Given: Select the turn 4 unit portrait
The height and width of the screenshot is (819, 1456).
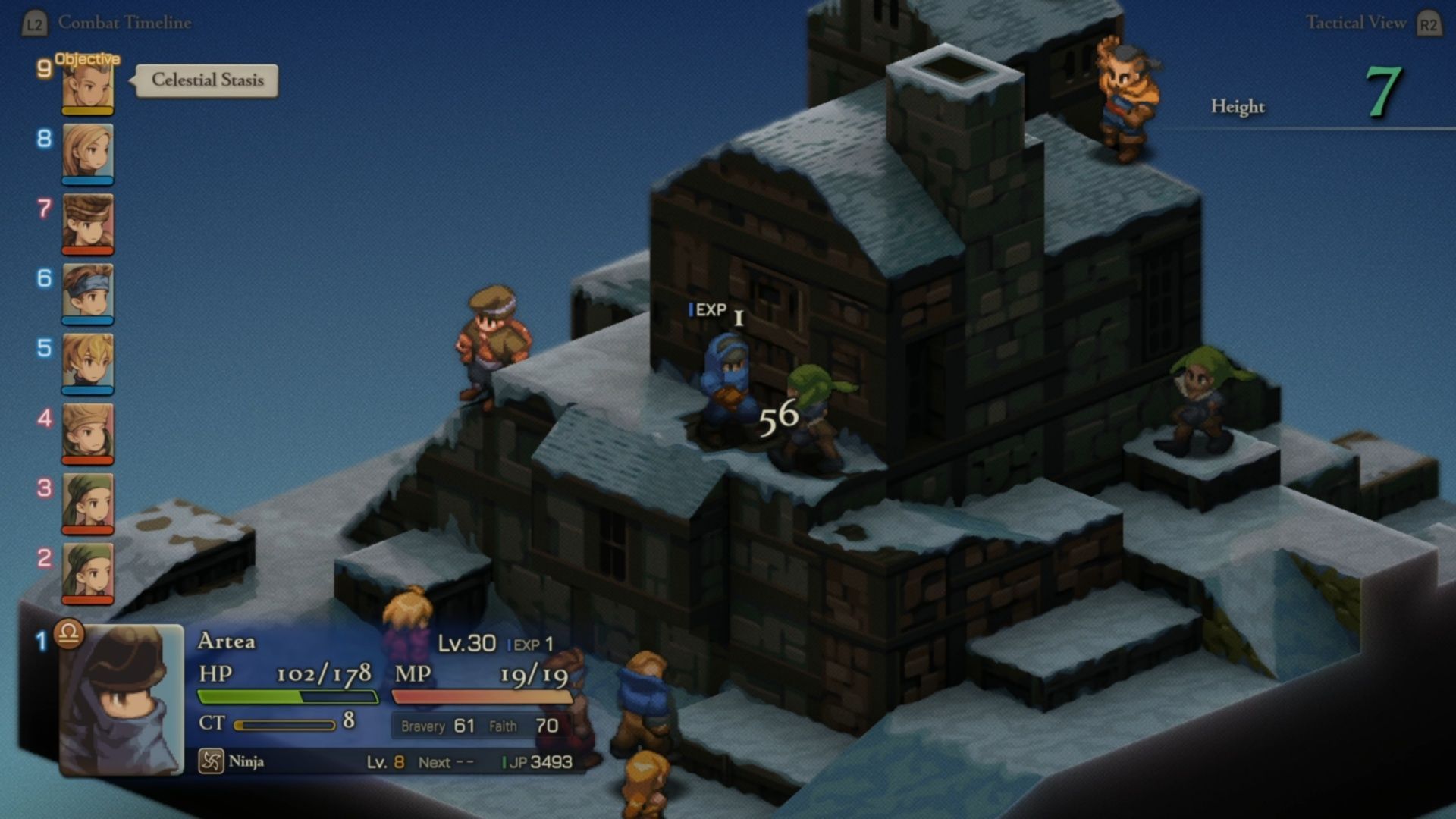Looking at the screenshot, I should click(88, 433).
